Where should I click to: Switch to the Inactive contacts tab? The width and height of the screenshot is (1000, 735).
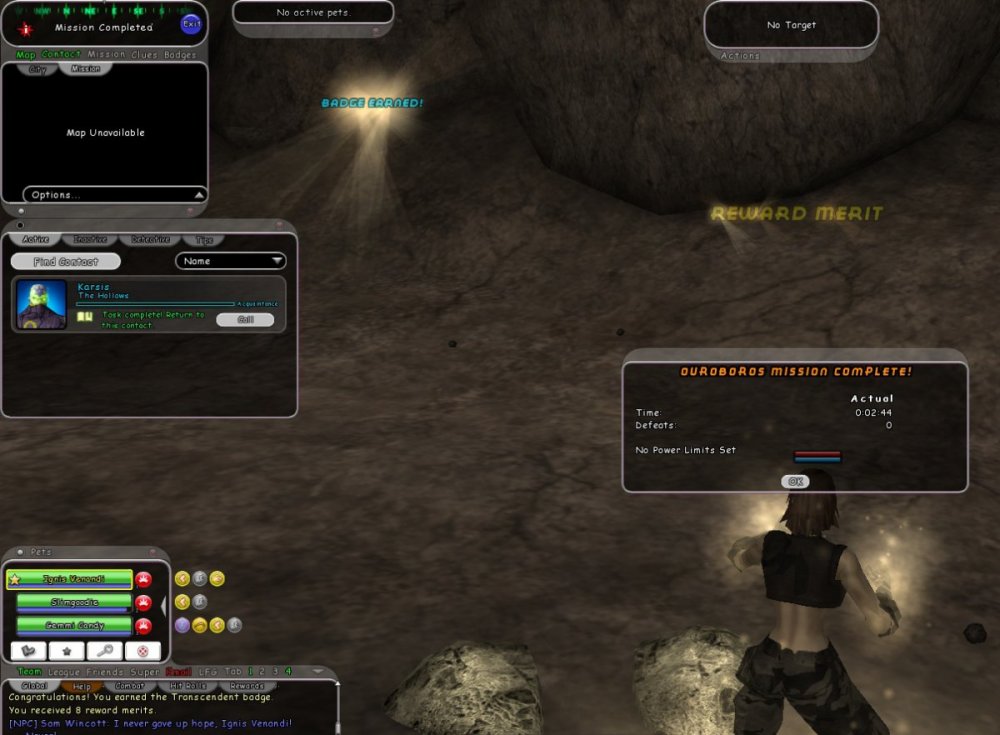click(91, 240)
